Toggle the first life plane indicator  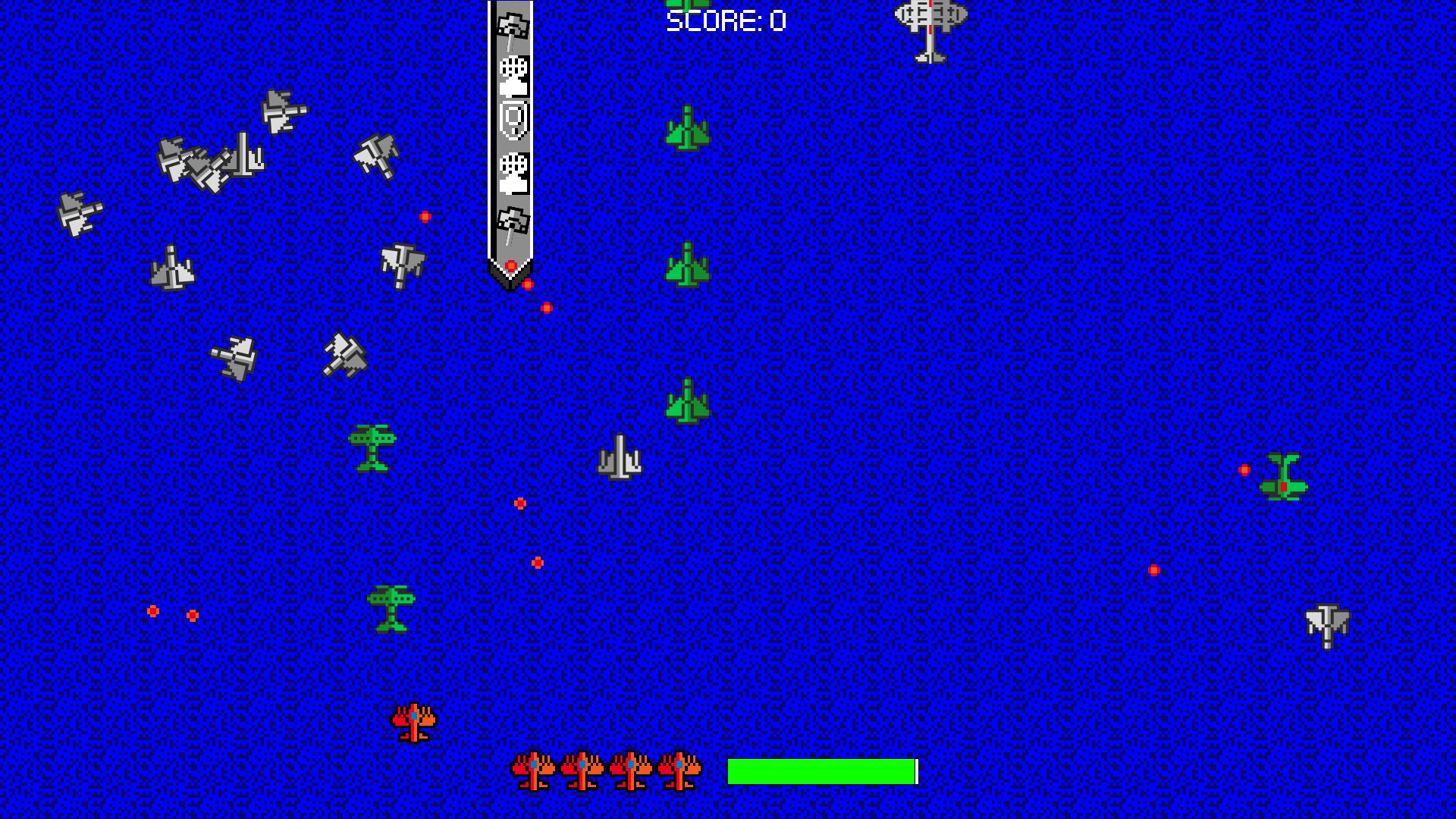[x=535, y=770]
